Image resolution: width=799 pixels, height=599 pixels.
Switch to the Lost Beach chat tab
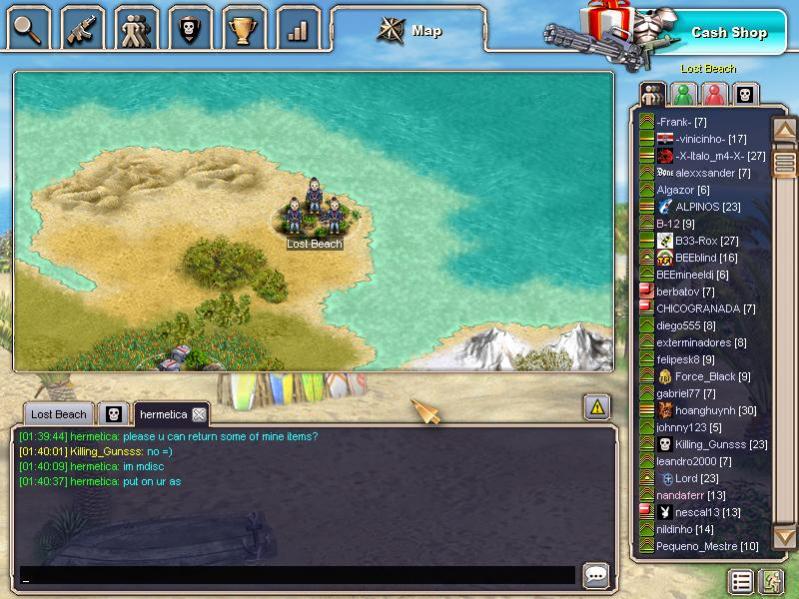58,414
